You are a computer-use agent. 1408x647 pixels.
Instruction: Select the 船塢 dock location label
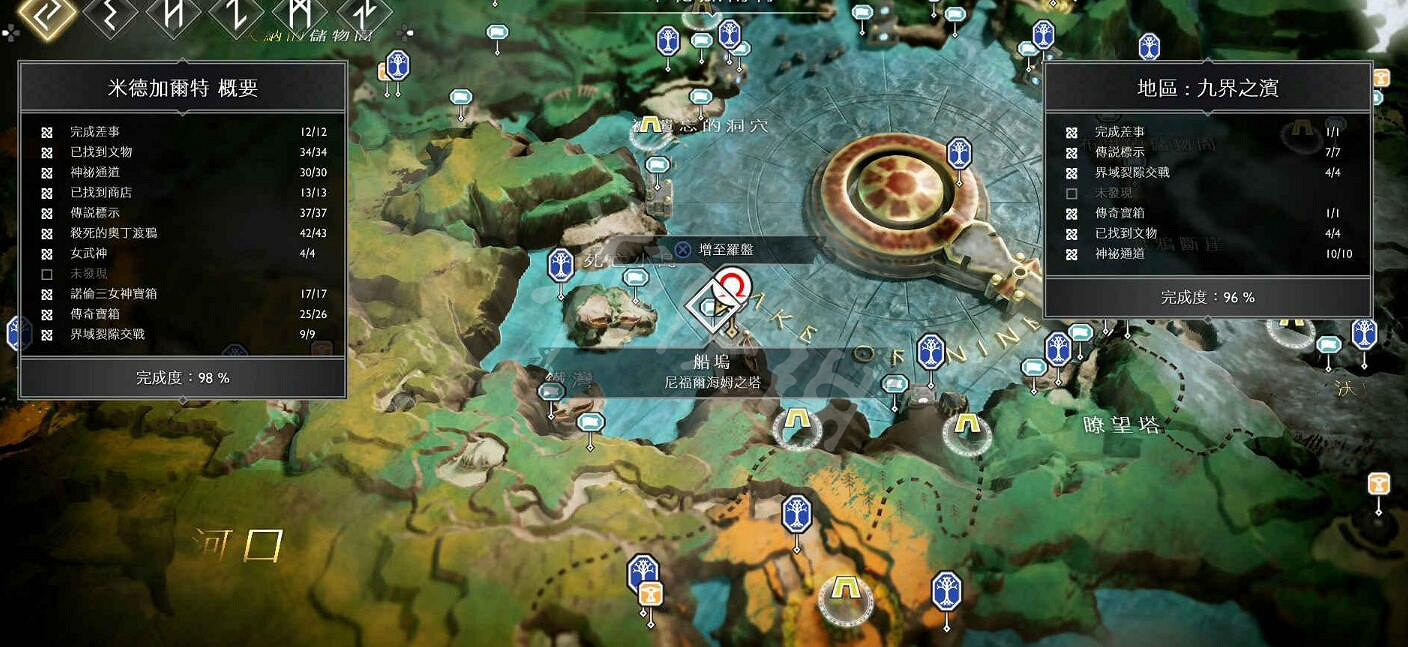[711, 363]
